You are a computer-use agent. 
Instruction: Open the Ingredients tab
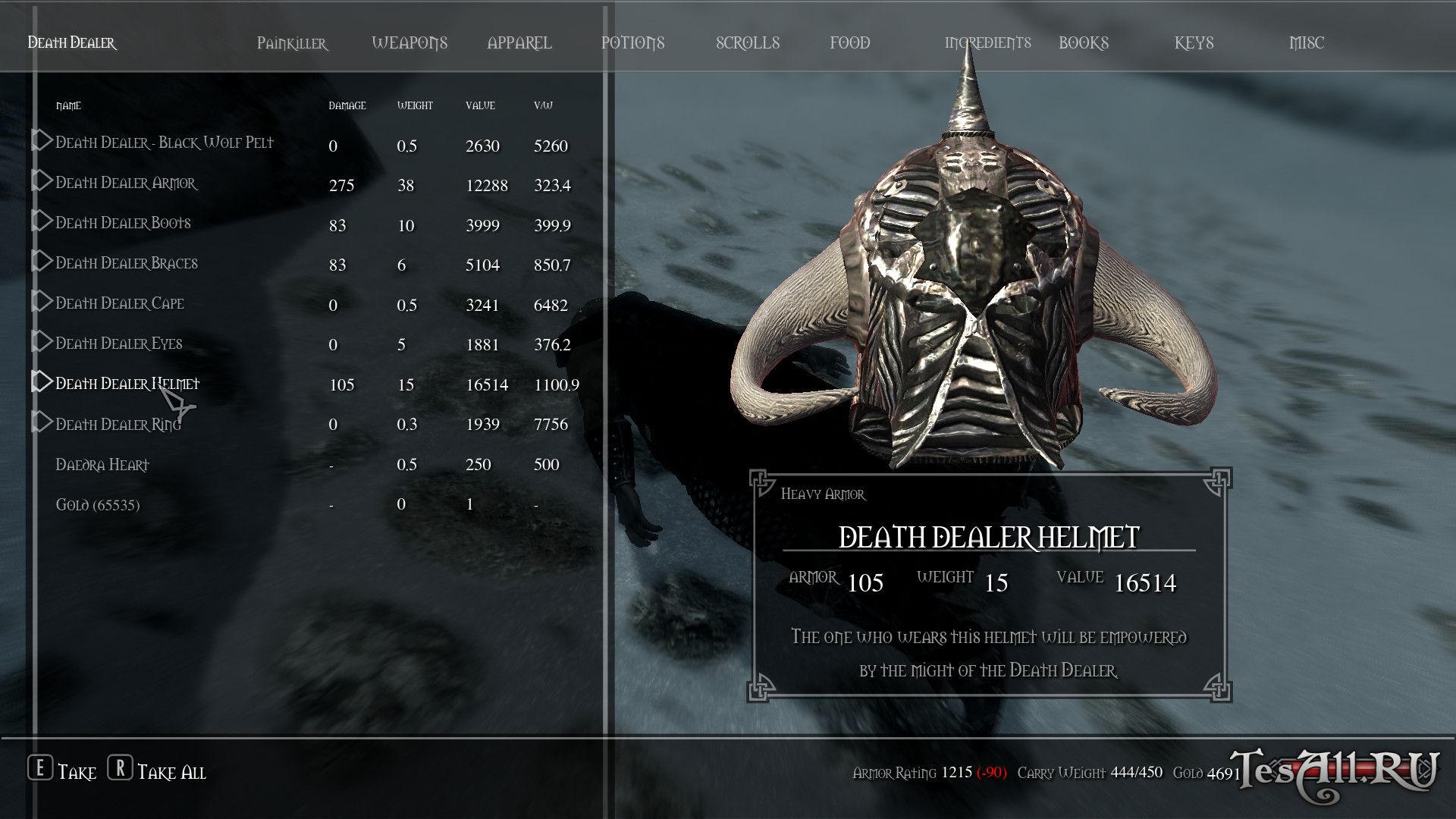(x=987, y=43)
